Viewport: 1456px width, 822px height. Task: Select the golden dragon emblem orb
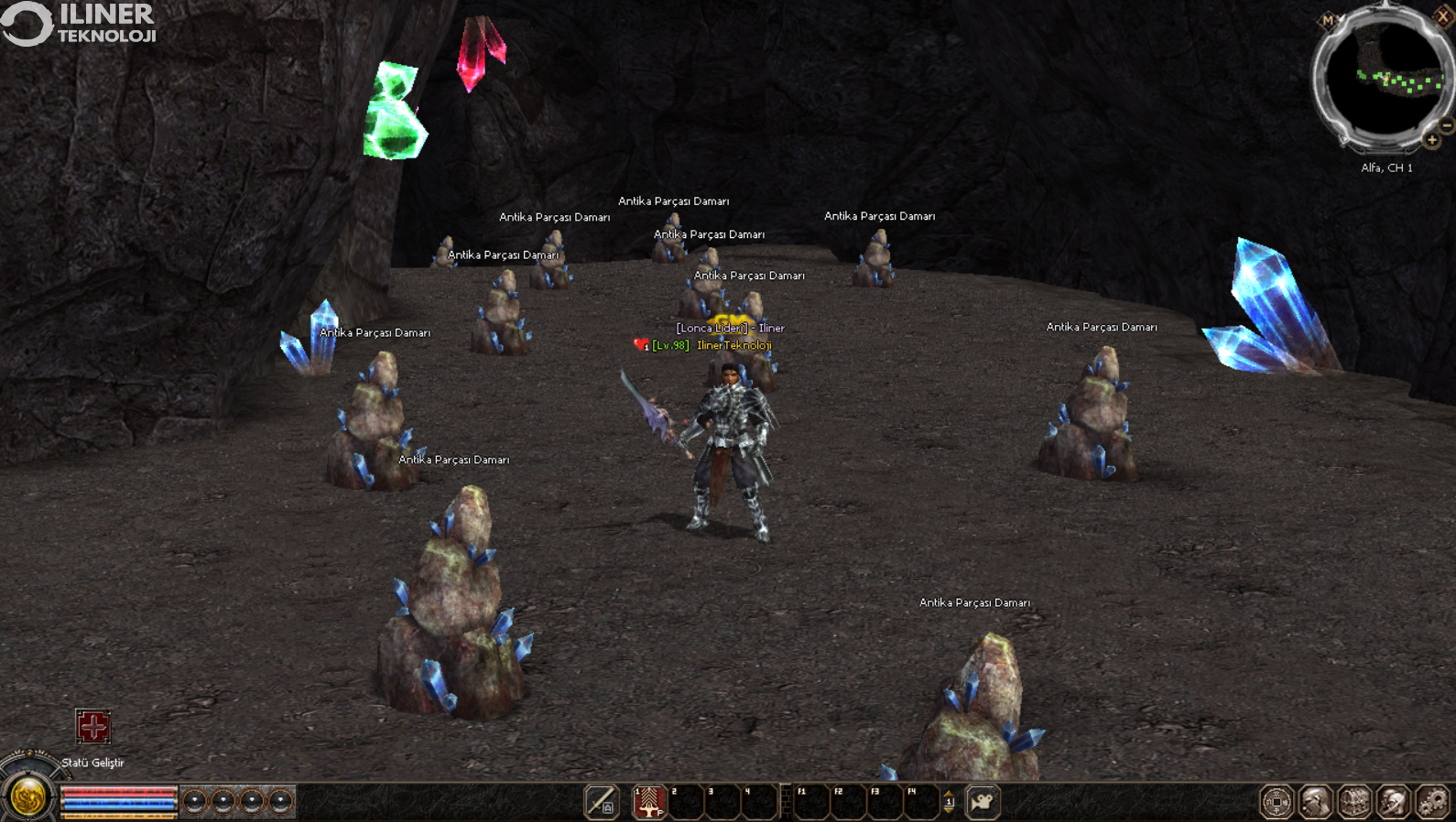[28, 796]
